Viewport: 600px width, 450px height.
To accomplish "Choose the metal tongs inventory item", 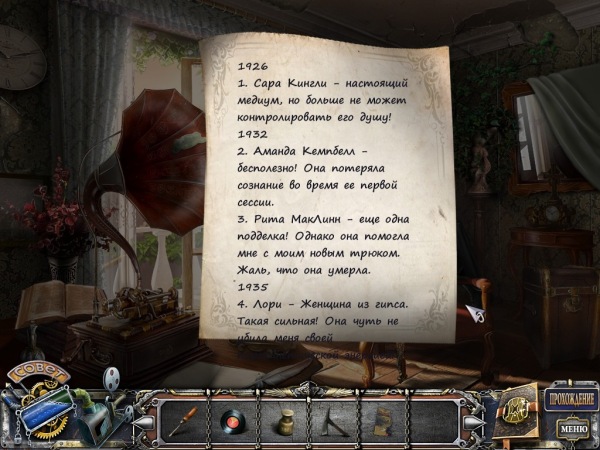I will click(333, 419).
